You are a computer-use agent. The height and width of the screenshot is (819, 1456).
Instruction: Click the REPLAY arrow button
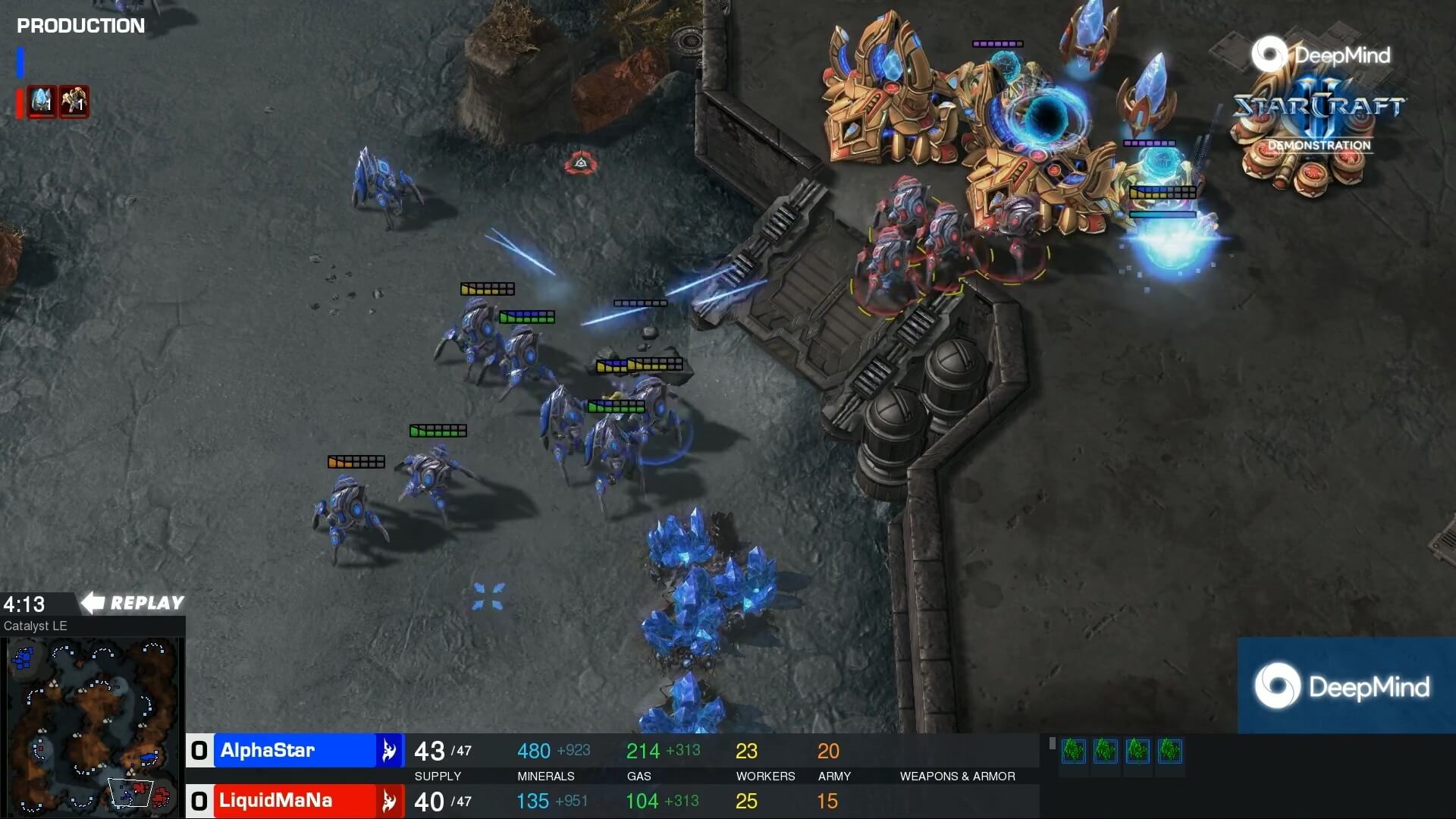click(133, 603)
